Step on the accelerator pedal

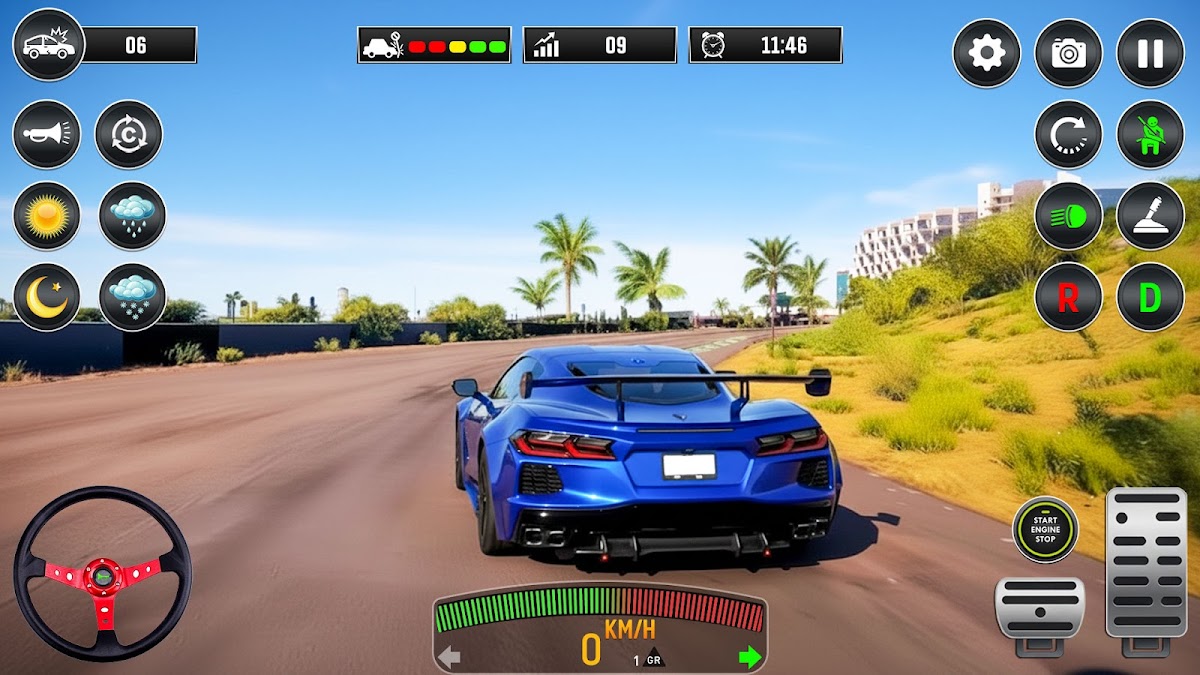(1146, 565)
